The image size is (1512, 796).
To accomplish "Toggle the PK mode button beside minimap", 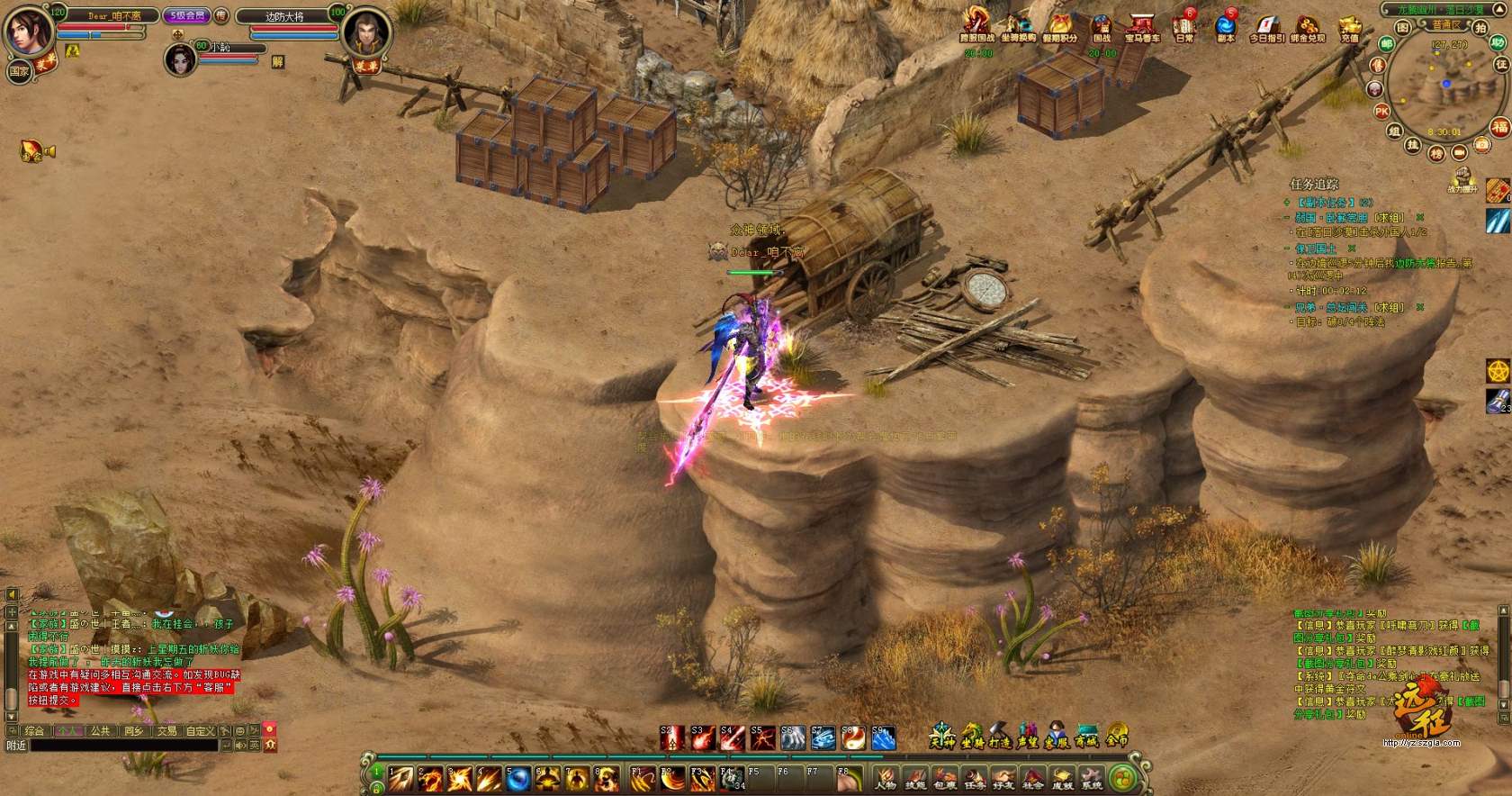I will (1381, 112).
